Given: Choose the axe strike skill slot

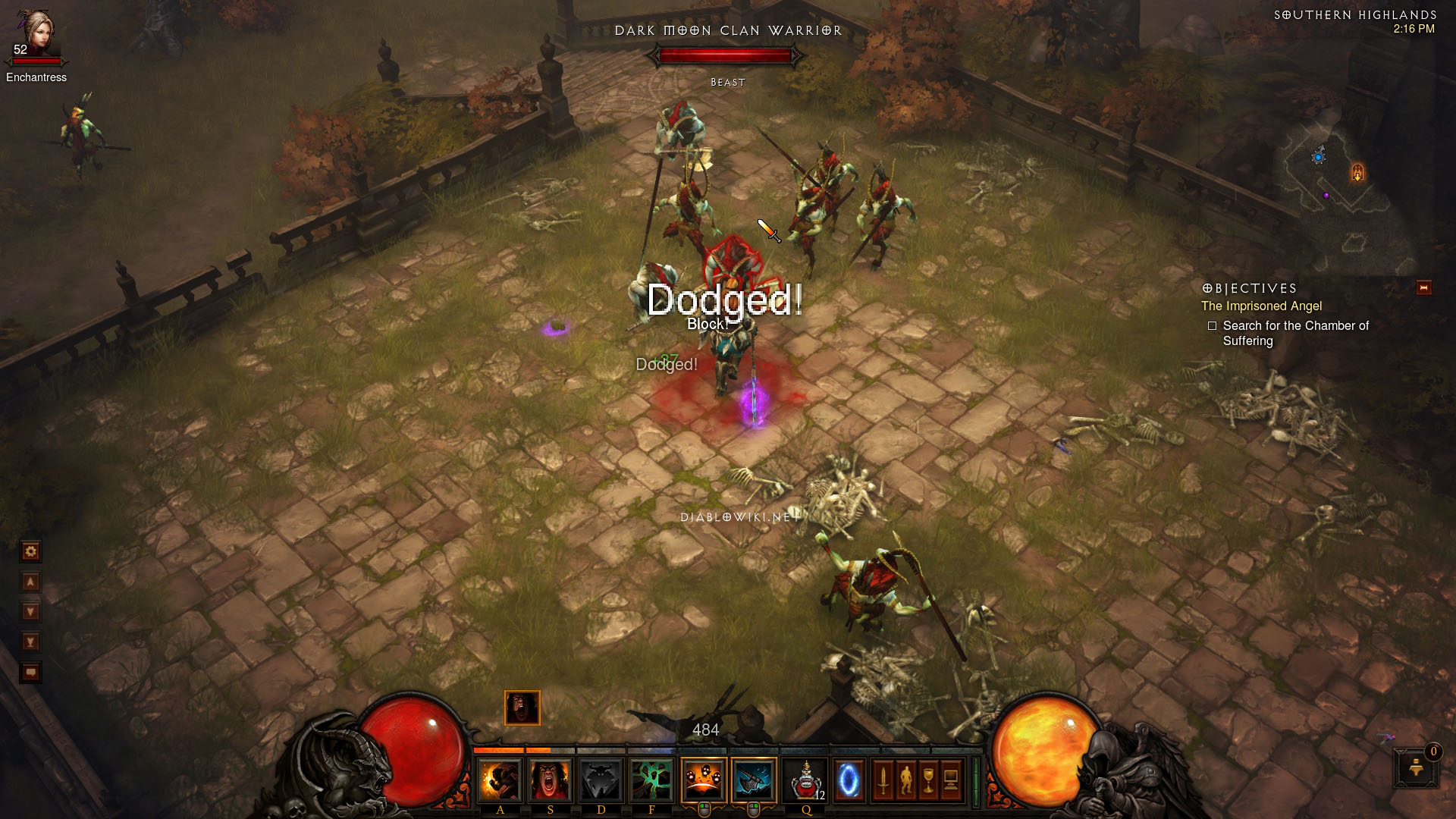Looking at the screenshot, I should pos(754,780).
